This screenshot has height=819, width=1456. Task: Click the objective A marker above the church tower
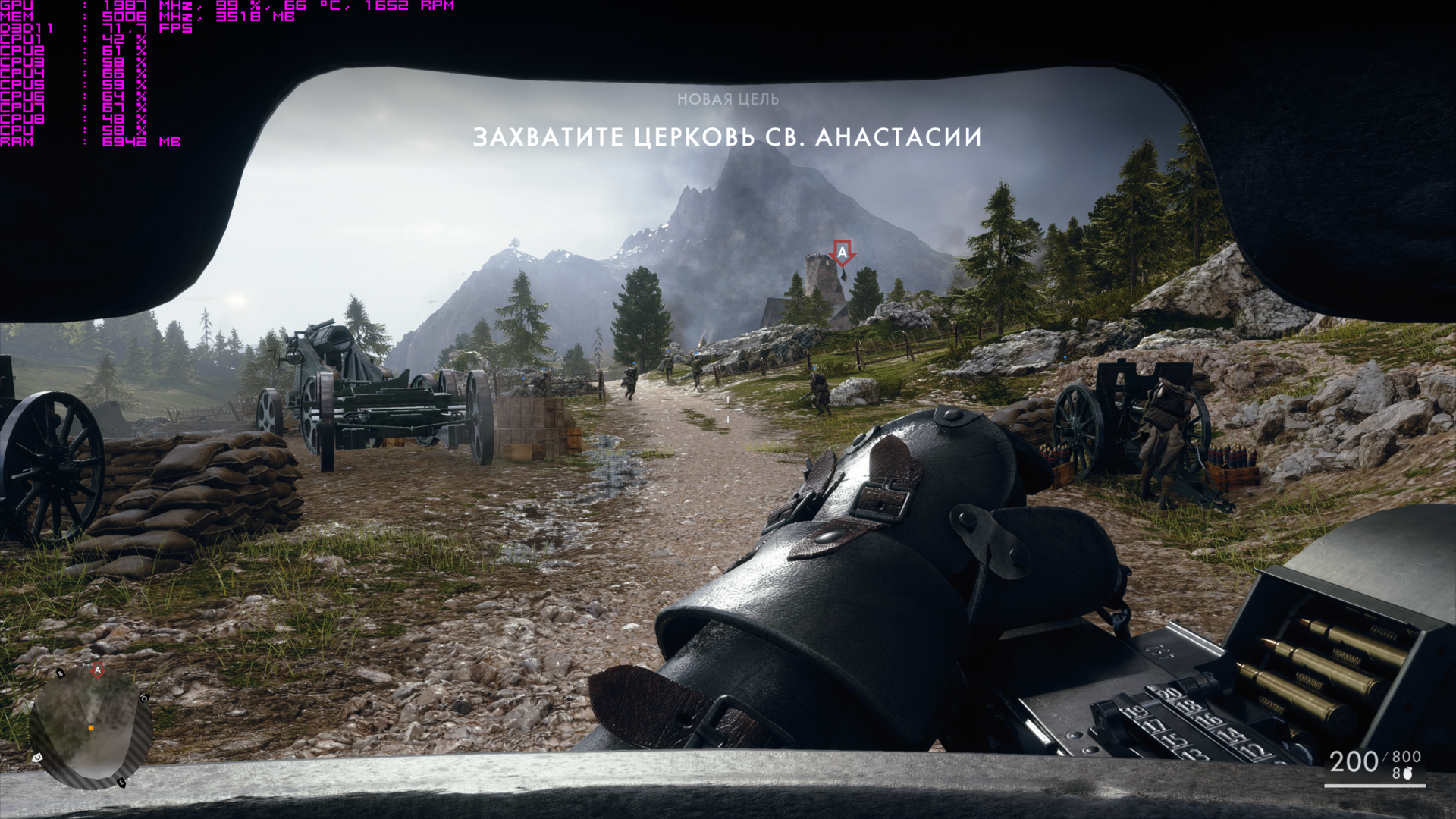[x=842, y=252]
